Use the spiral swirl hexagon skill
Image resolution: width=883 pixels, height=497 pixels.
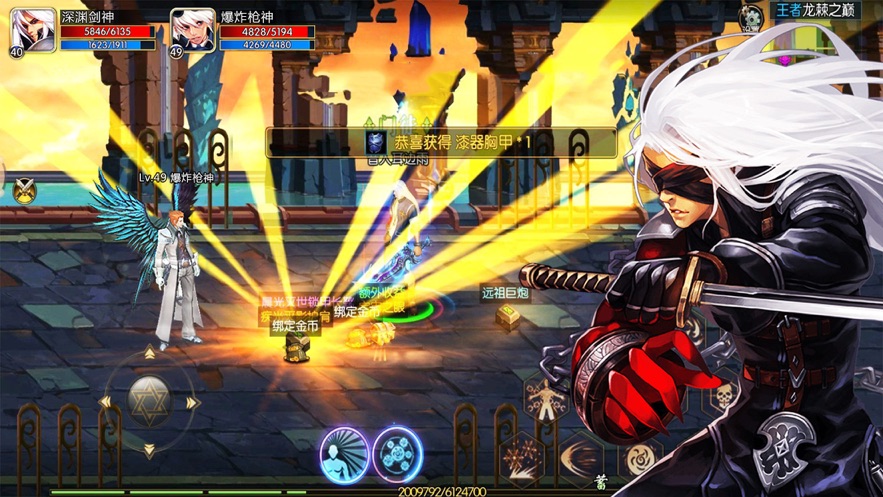(640, 458)
